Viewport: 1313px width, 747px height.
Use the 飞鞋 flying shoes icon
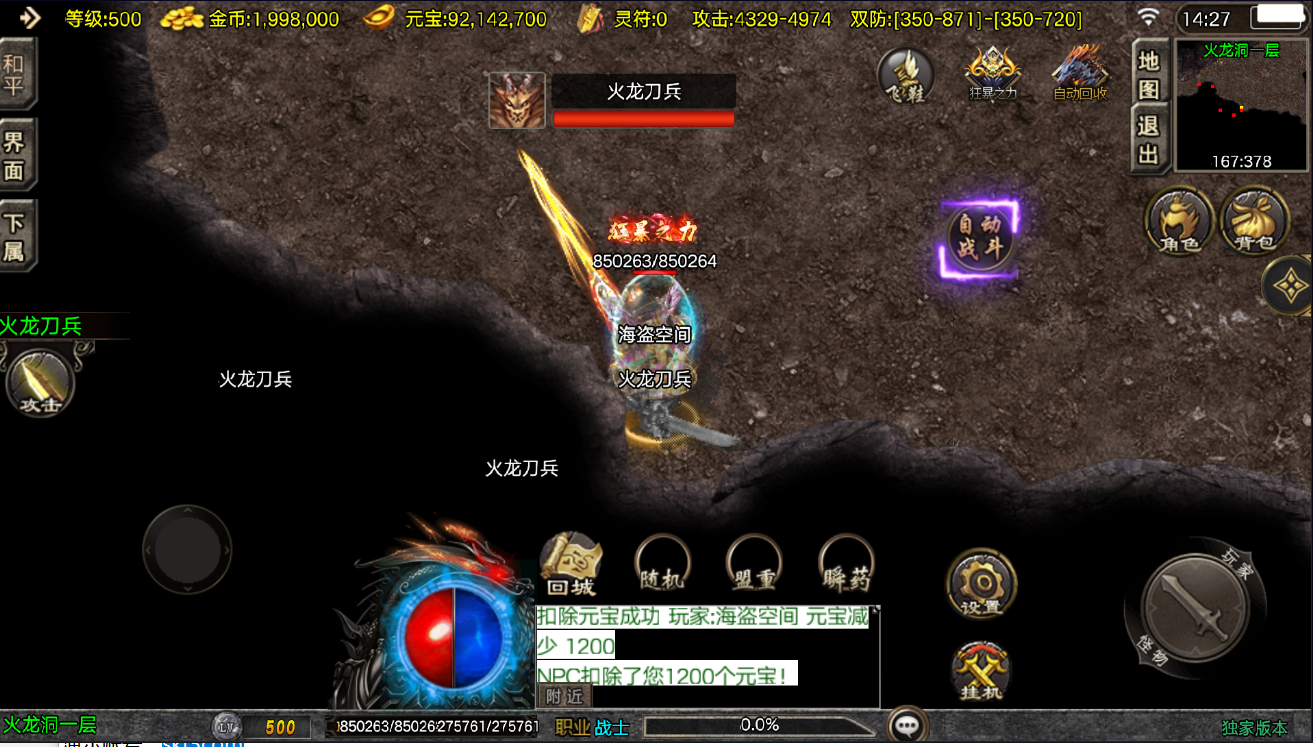(x=906, y=76)
